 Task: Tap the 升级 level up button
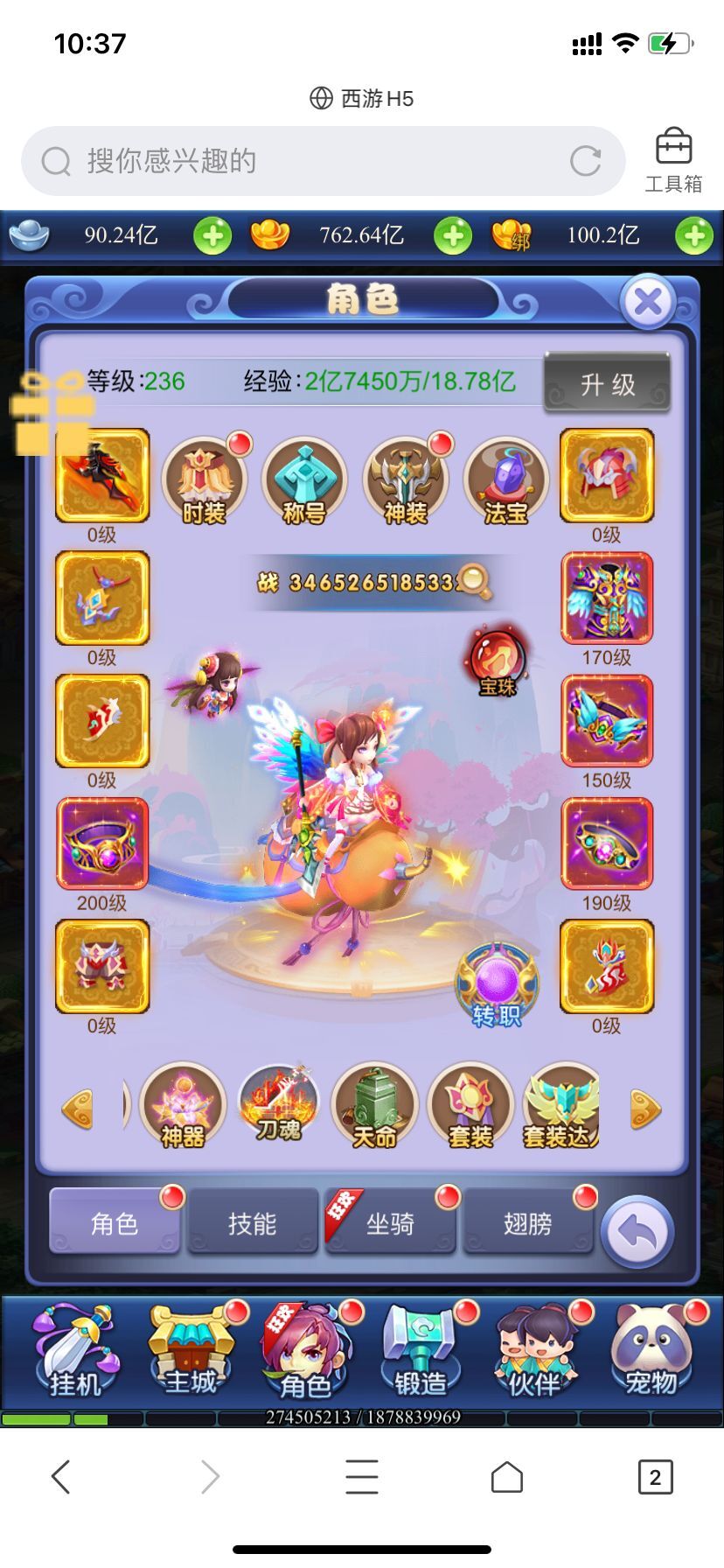[x=608, y=383]
